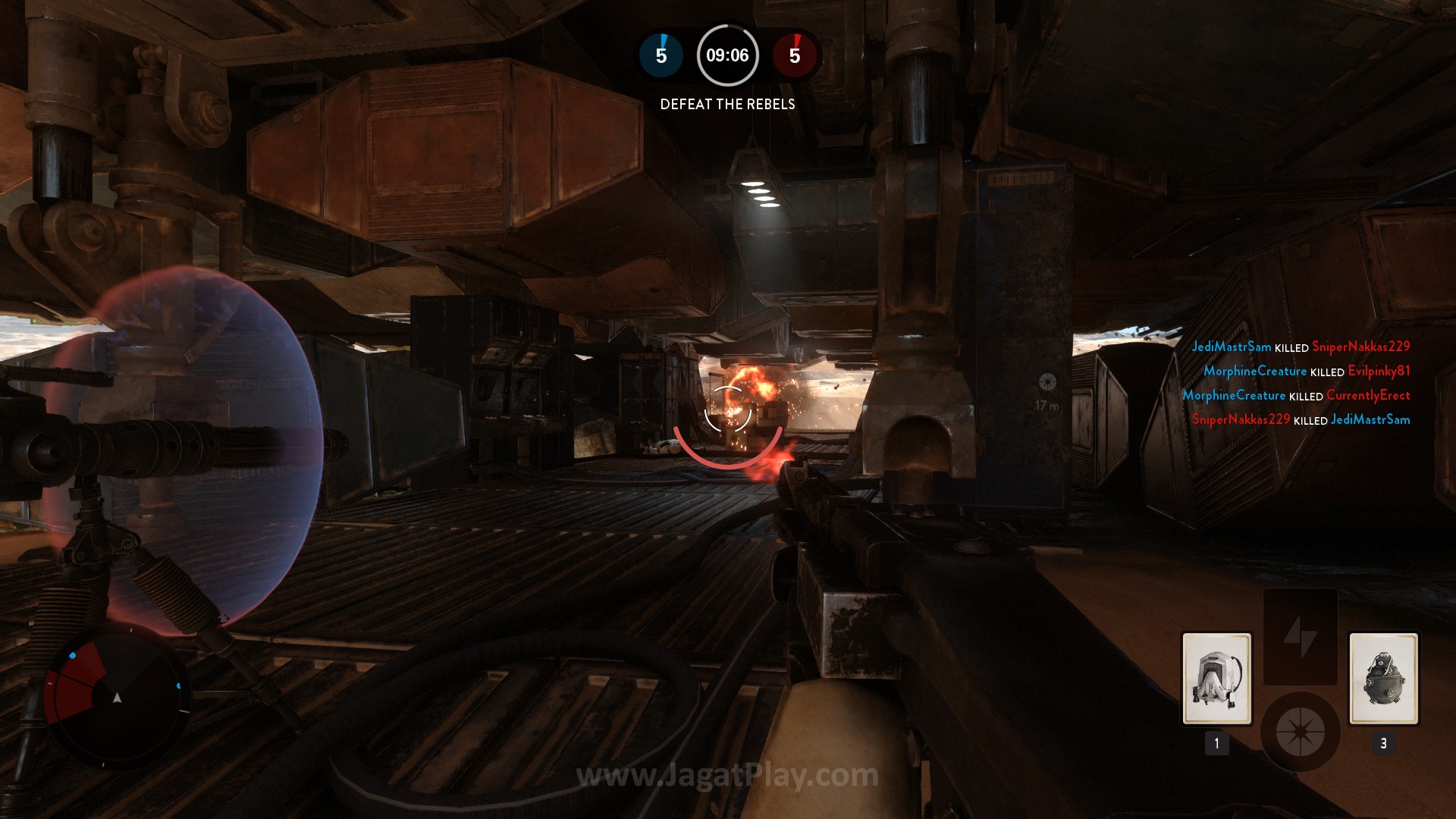The image size is (1456, 819).
Task: Activate the thermal detonator star card
Action: (1383, 679)
